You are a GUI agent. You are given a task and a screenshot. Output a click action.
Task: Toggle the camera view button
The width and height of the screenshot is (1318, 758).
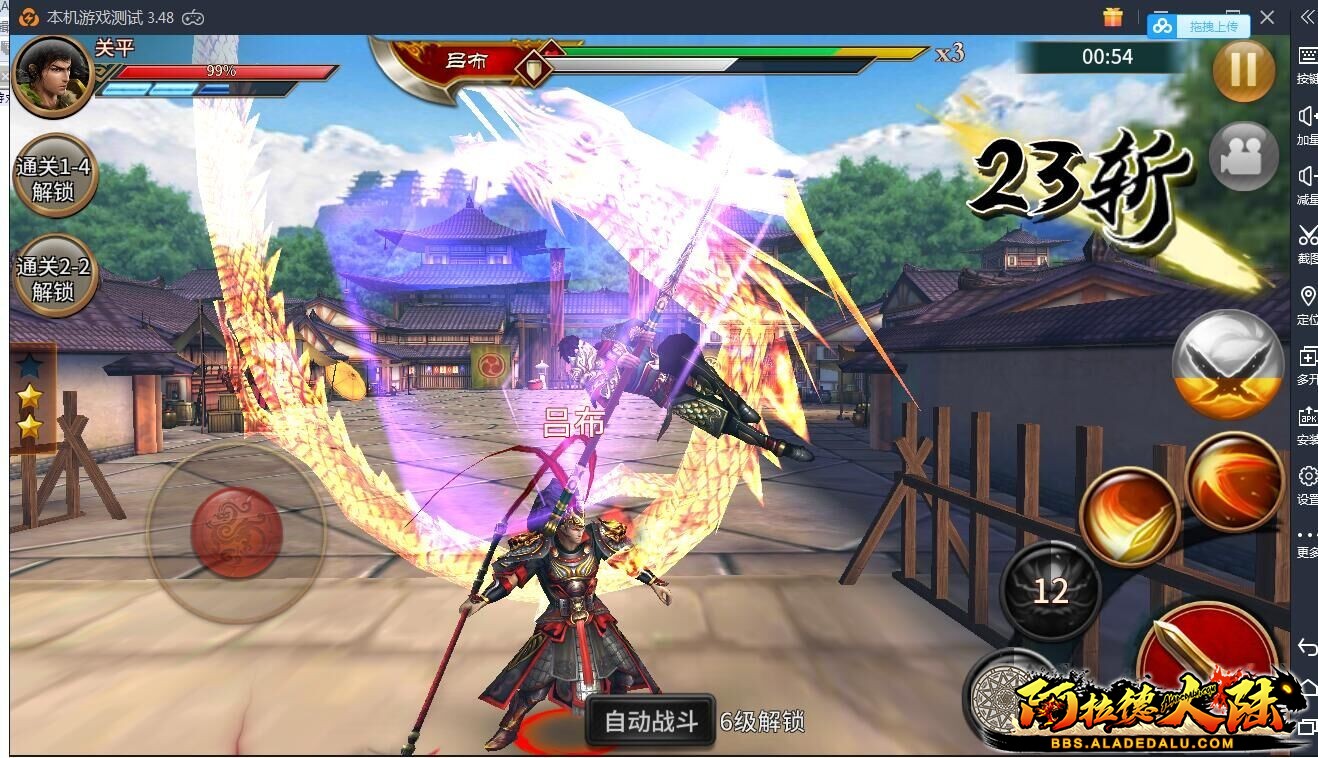(x=1243, y=157)
